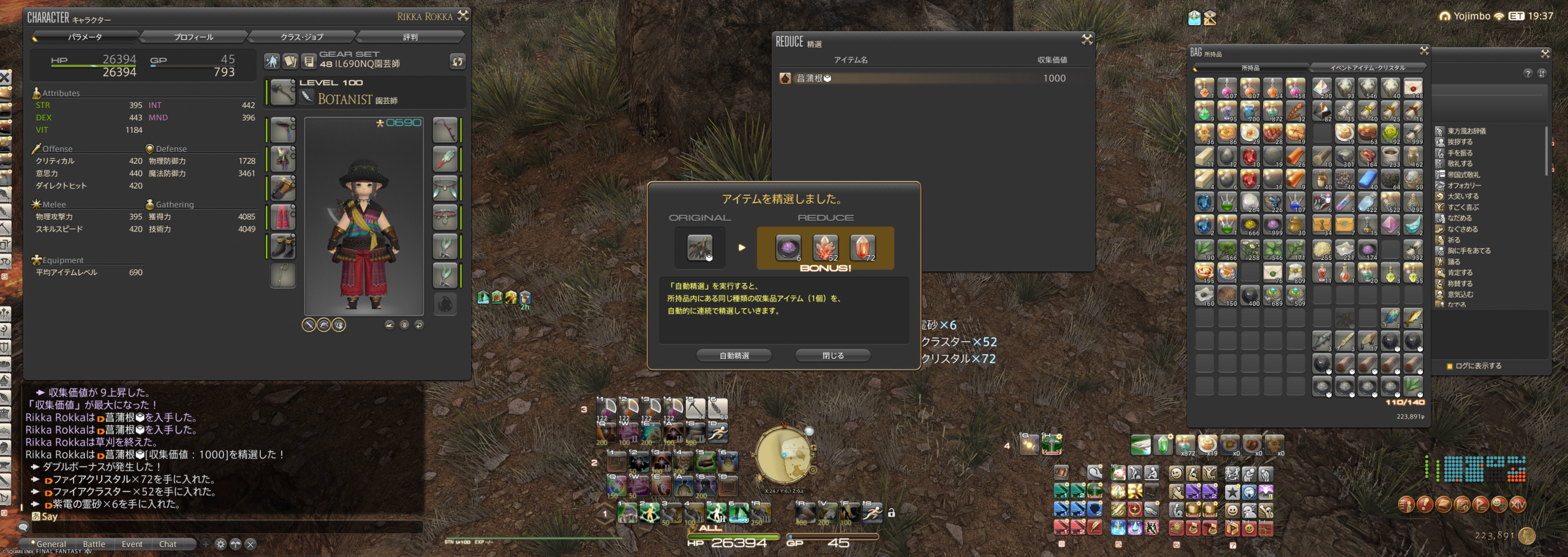Switch chat to the Battle tab
Viewport: 1568px width, 557px height.
94,544
